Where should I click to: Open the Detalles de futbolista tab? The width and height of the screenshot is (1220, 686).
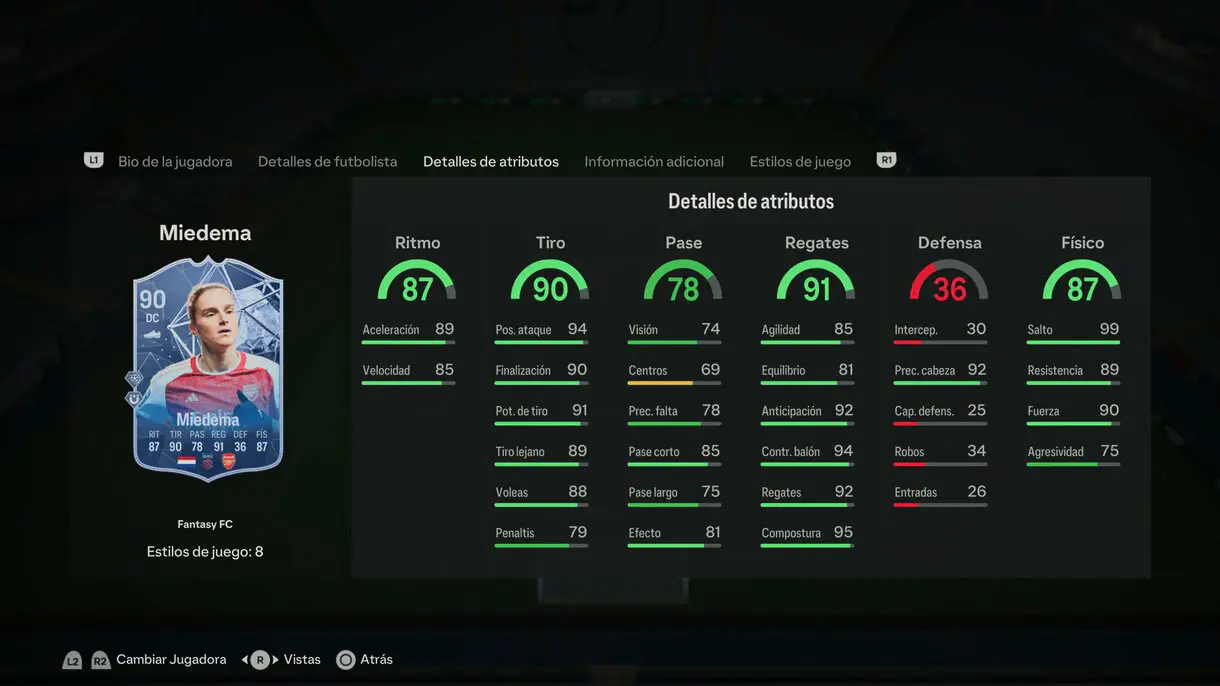(x=327, y=161)
